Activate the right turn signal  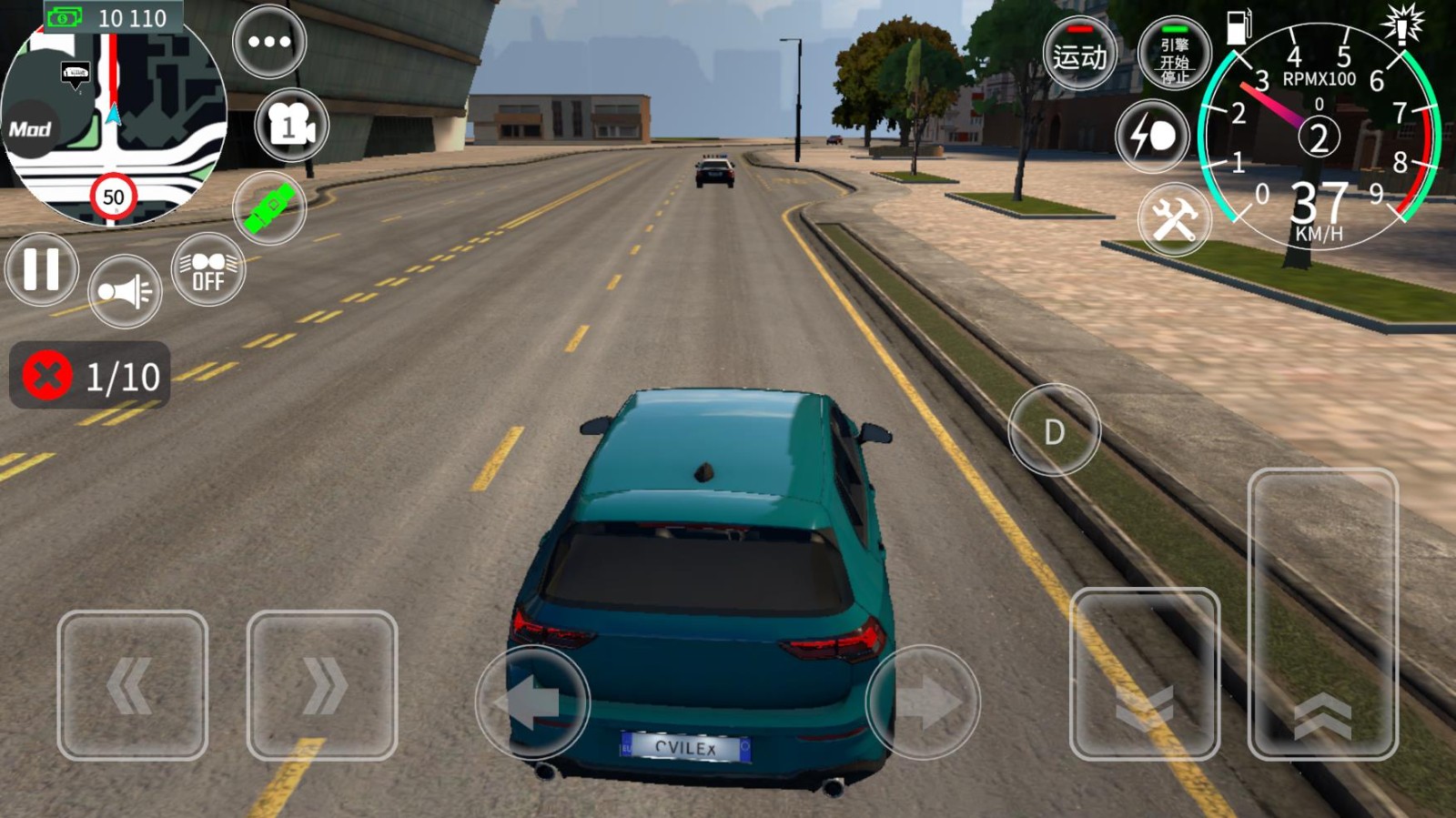point(322,685)
